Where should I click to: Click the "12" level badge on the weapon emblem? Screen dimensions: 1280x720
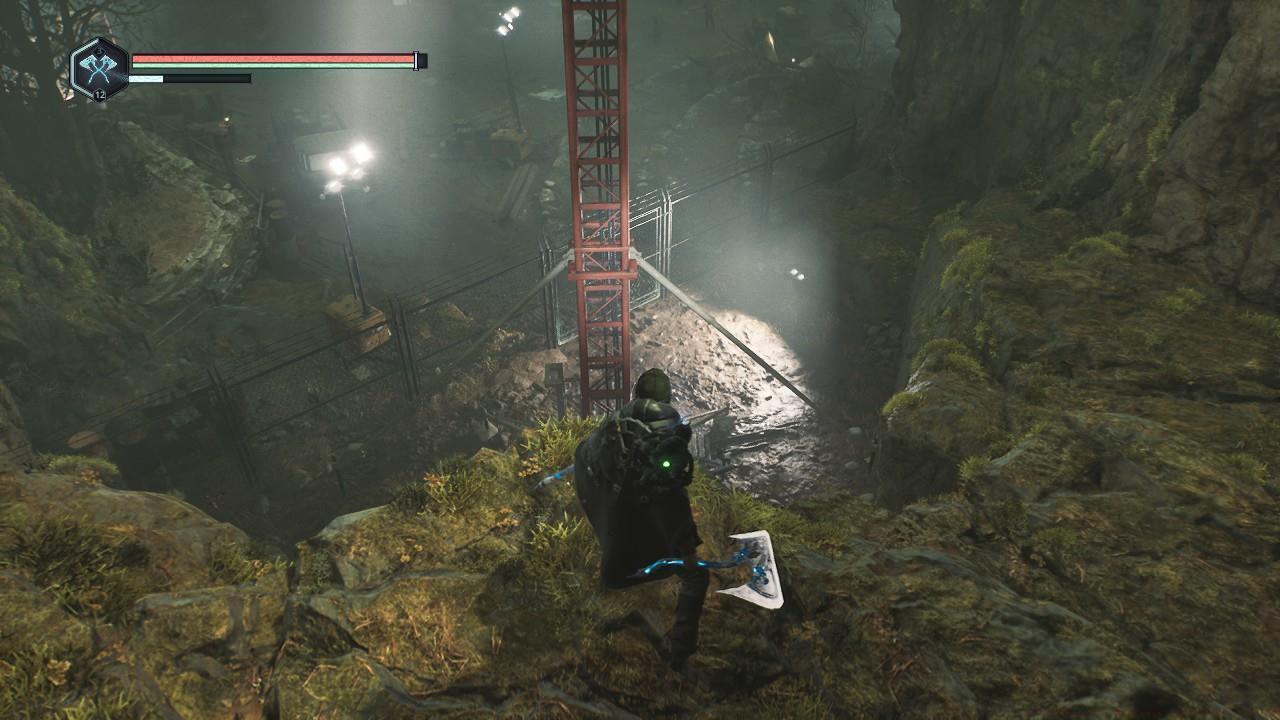(x=99, y=95)
